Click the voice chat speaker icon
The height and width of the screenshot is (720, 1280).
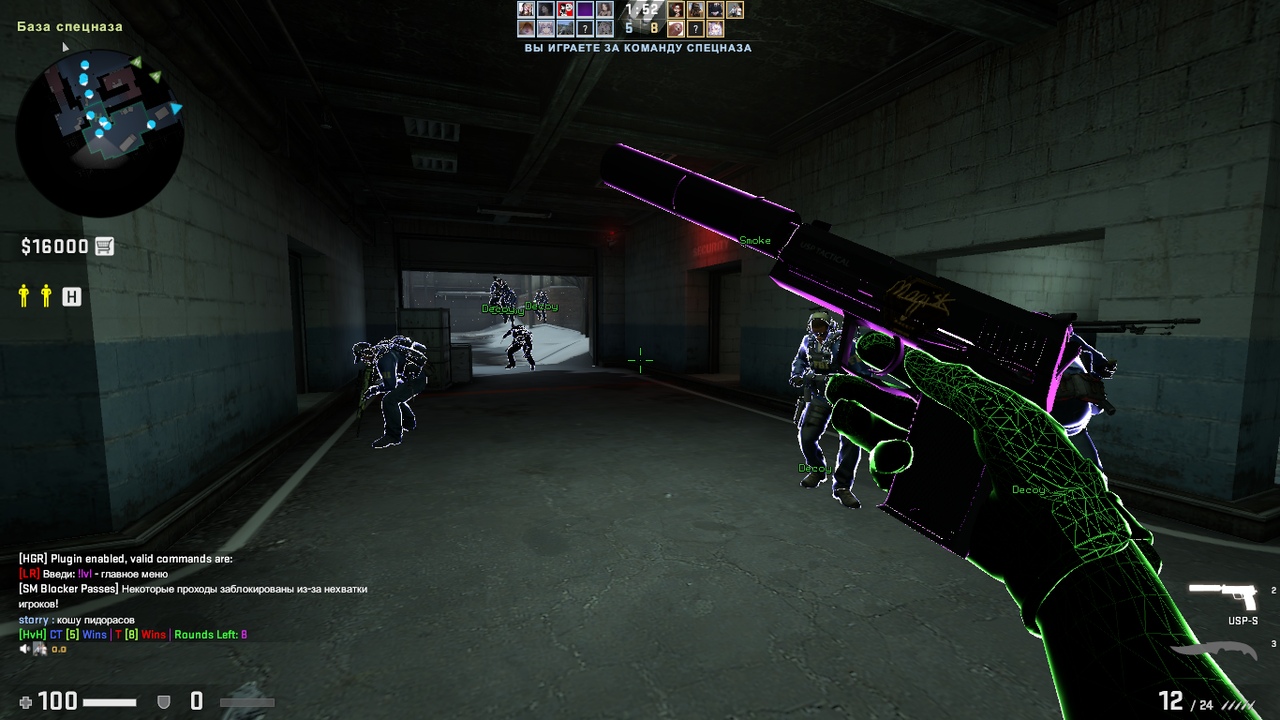click(x=25, y=649)
